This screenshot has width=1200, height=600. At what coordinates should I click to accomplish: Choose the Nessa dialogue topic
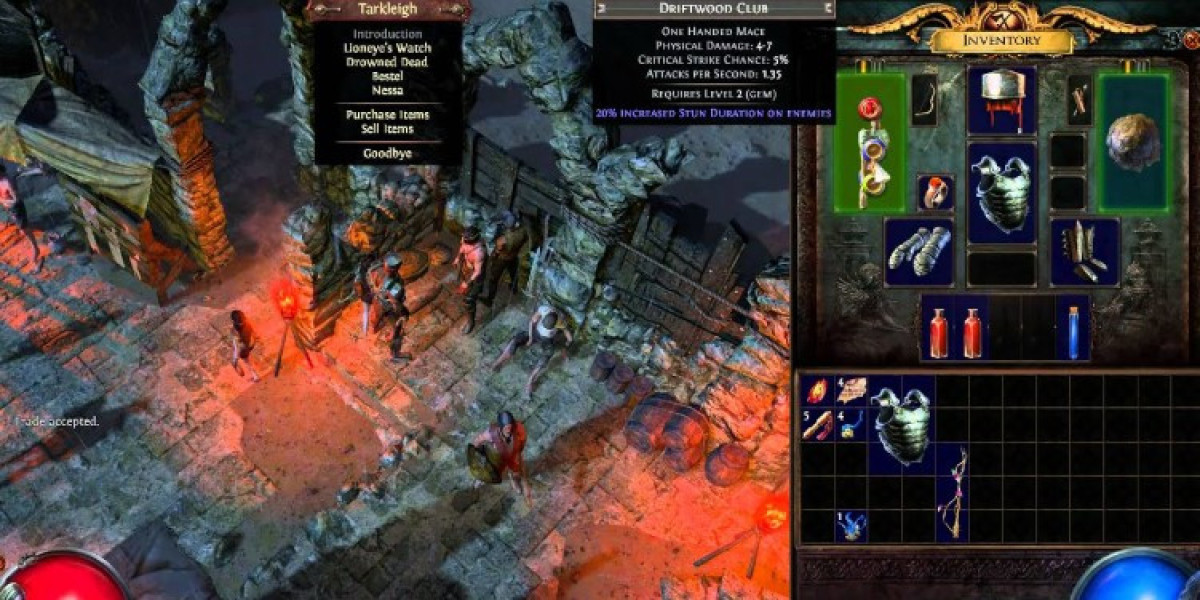[x=387, y=89]
